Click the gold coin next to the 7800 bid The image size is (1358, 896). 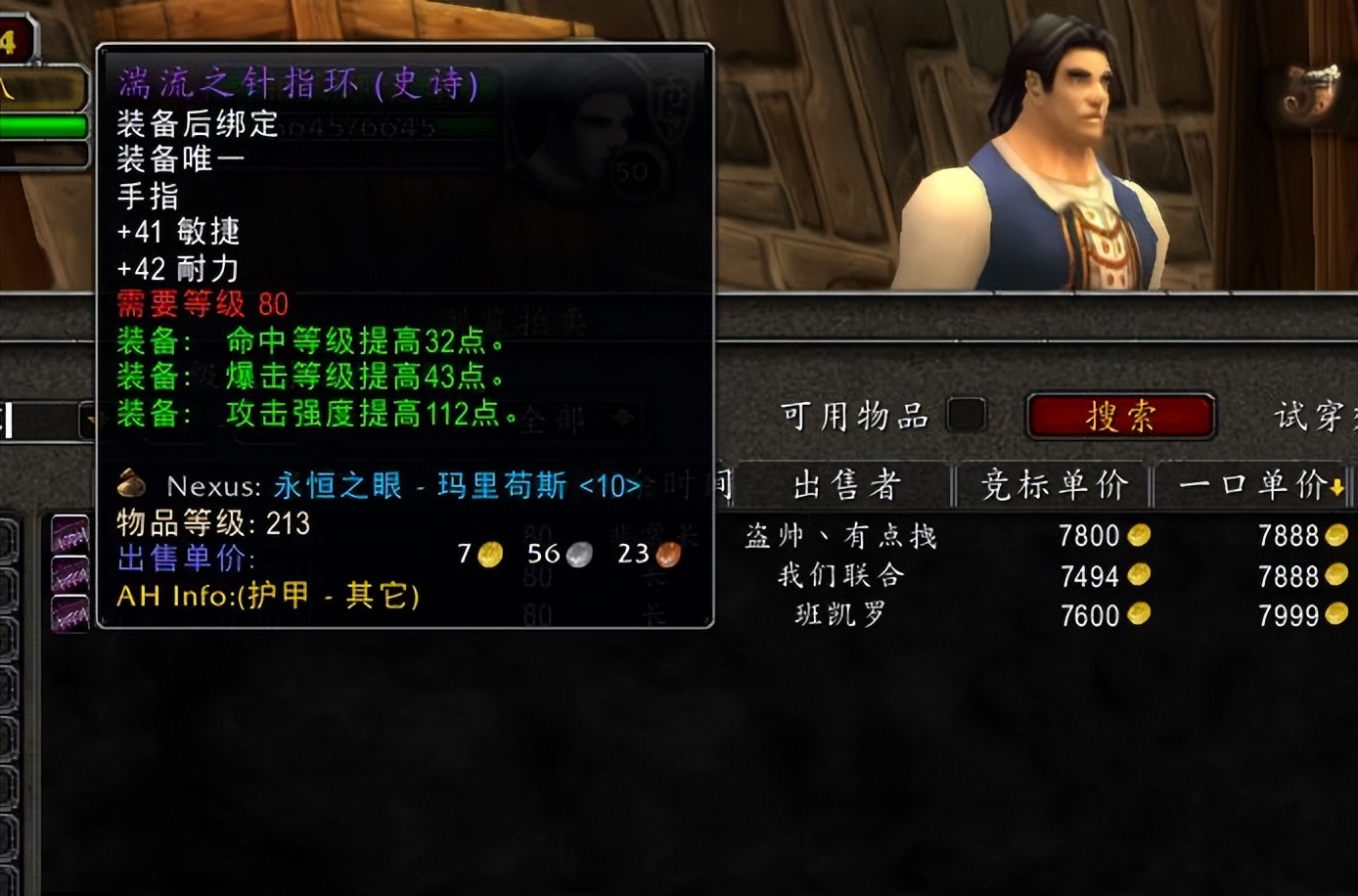point(1140,536)
